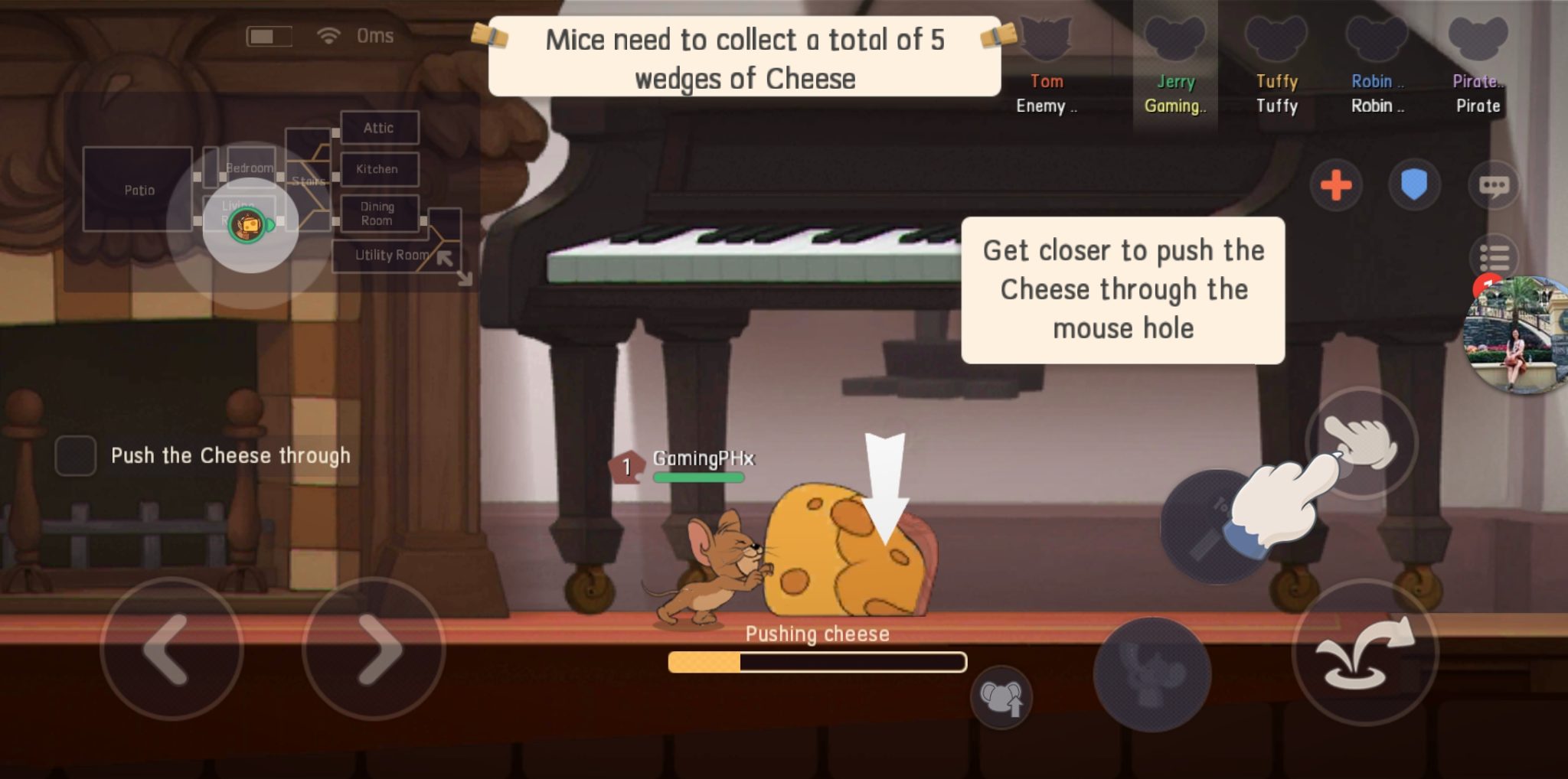The height and width of the screenshot is (779, 1568).
Task: Open the Attic room node on the map
Action: [379, 128]
